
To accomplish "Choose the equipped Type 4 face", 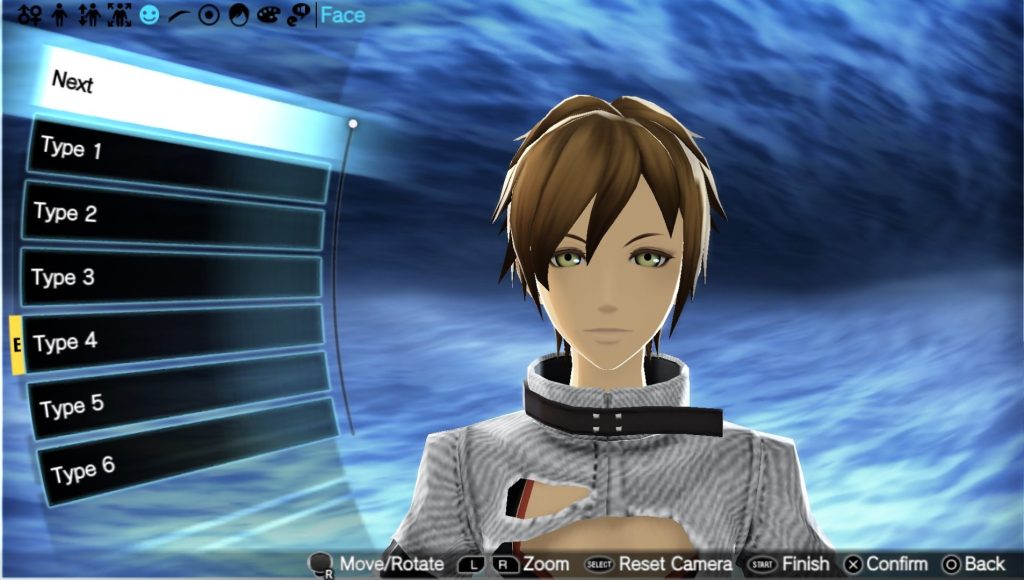I will point(173,340).
